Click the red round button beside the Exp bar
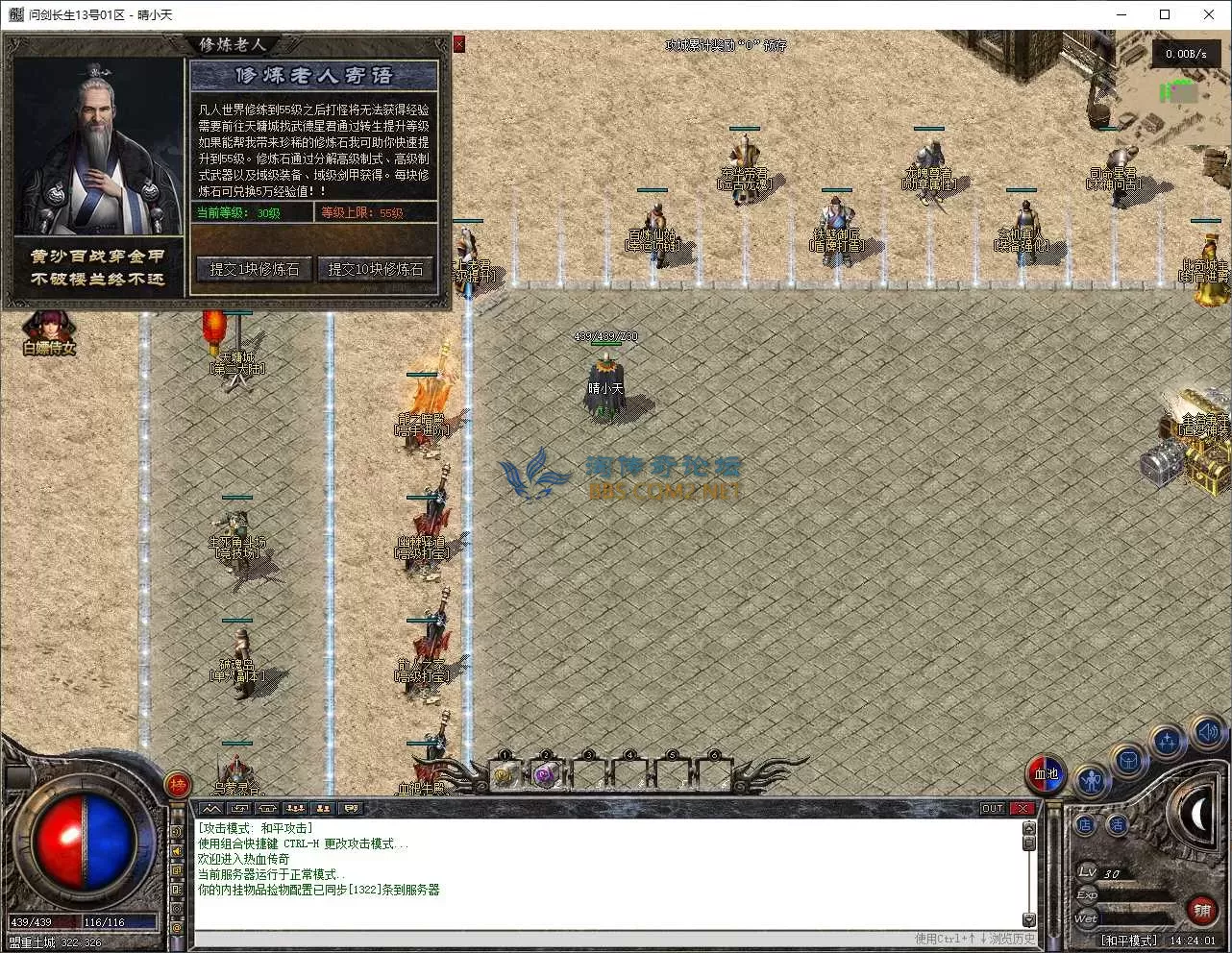The image size is (1232, 953). coord(1202,908)
